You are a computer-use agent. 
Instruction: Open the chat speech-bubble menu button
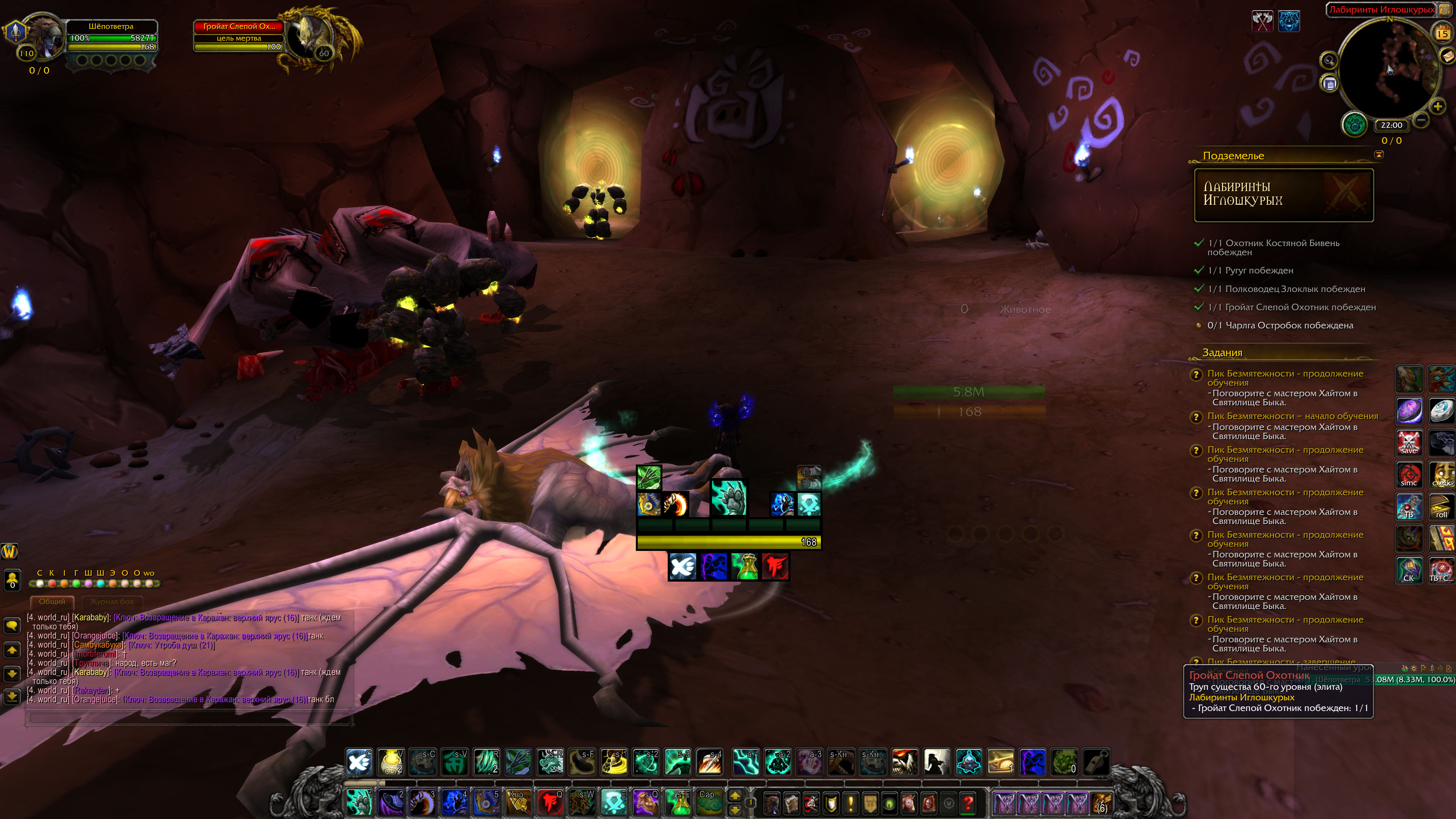tap(12, 625)
